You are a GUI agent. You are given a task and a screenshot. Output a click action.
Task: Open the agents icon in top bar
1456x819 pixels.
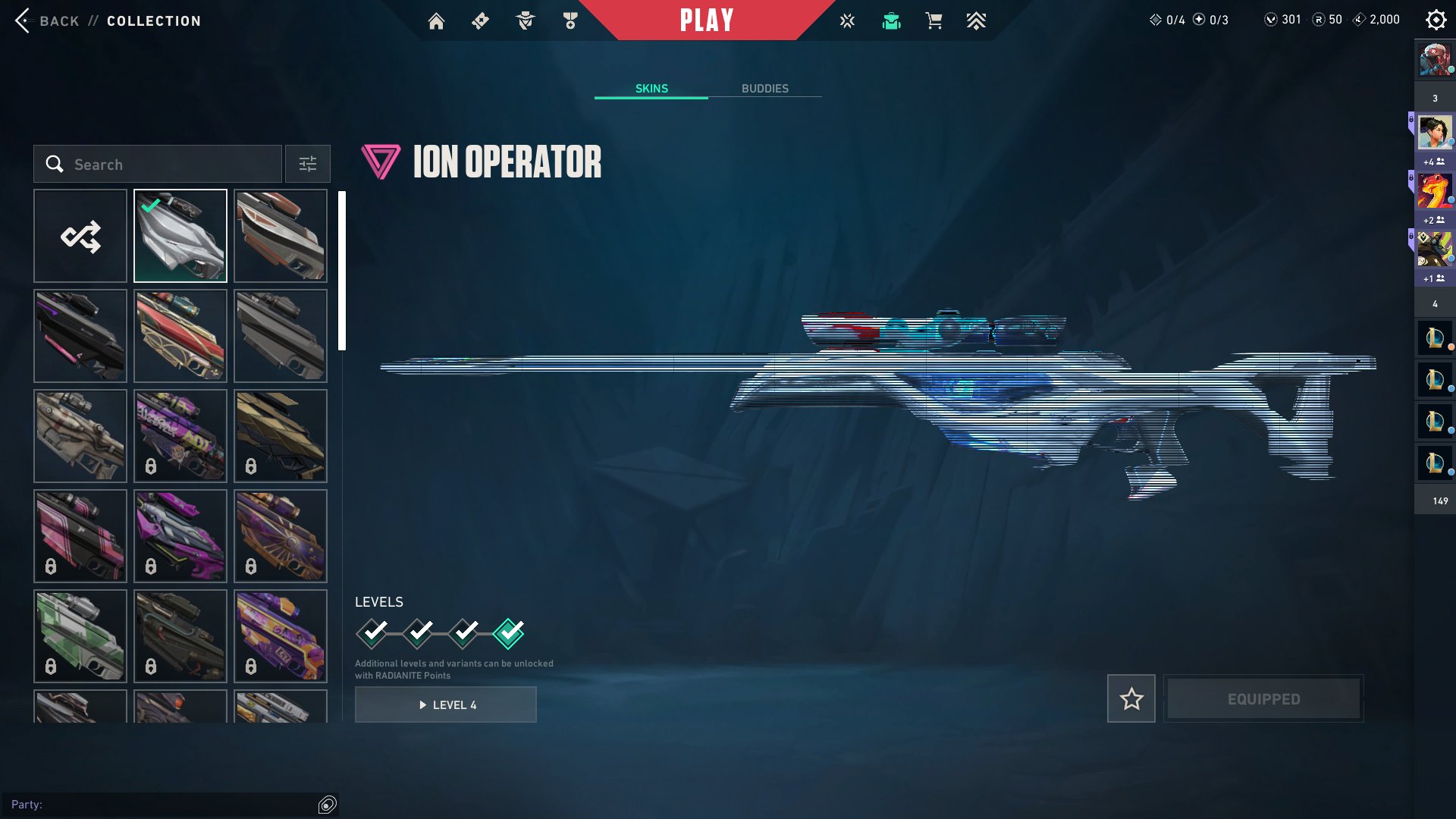point(525,21)
